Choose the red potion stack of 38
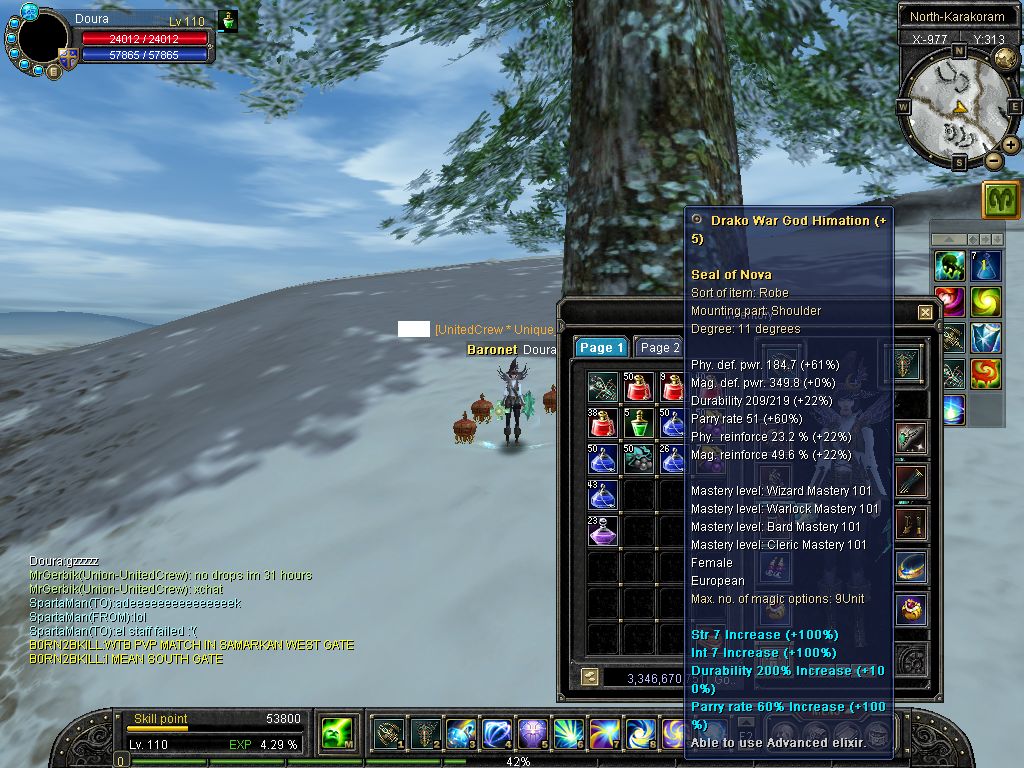This screenshot has width=1024, height=768. click(603, 423)
